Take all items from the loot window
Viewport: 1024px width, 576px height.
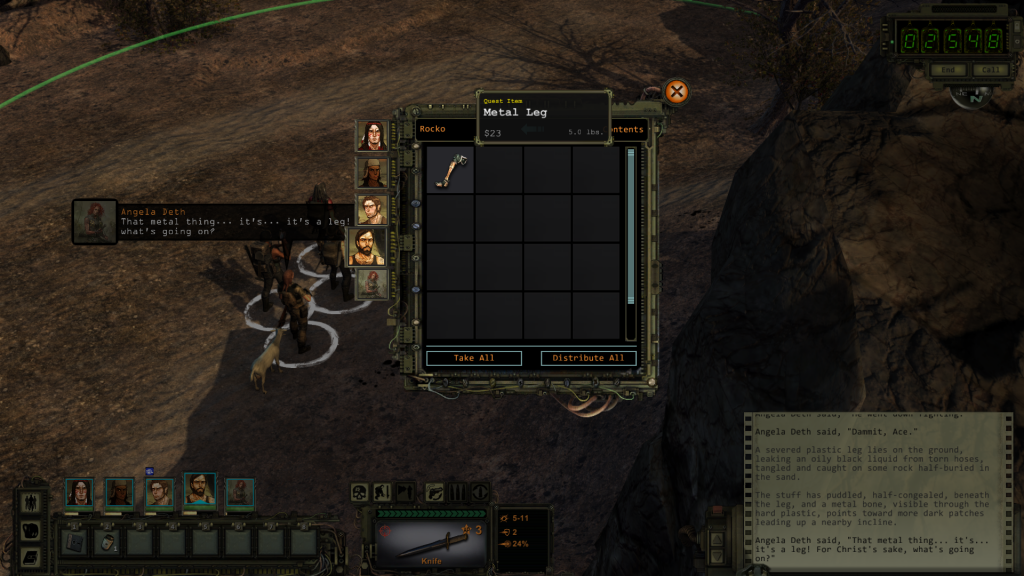(474, 358)
